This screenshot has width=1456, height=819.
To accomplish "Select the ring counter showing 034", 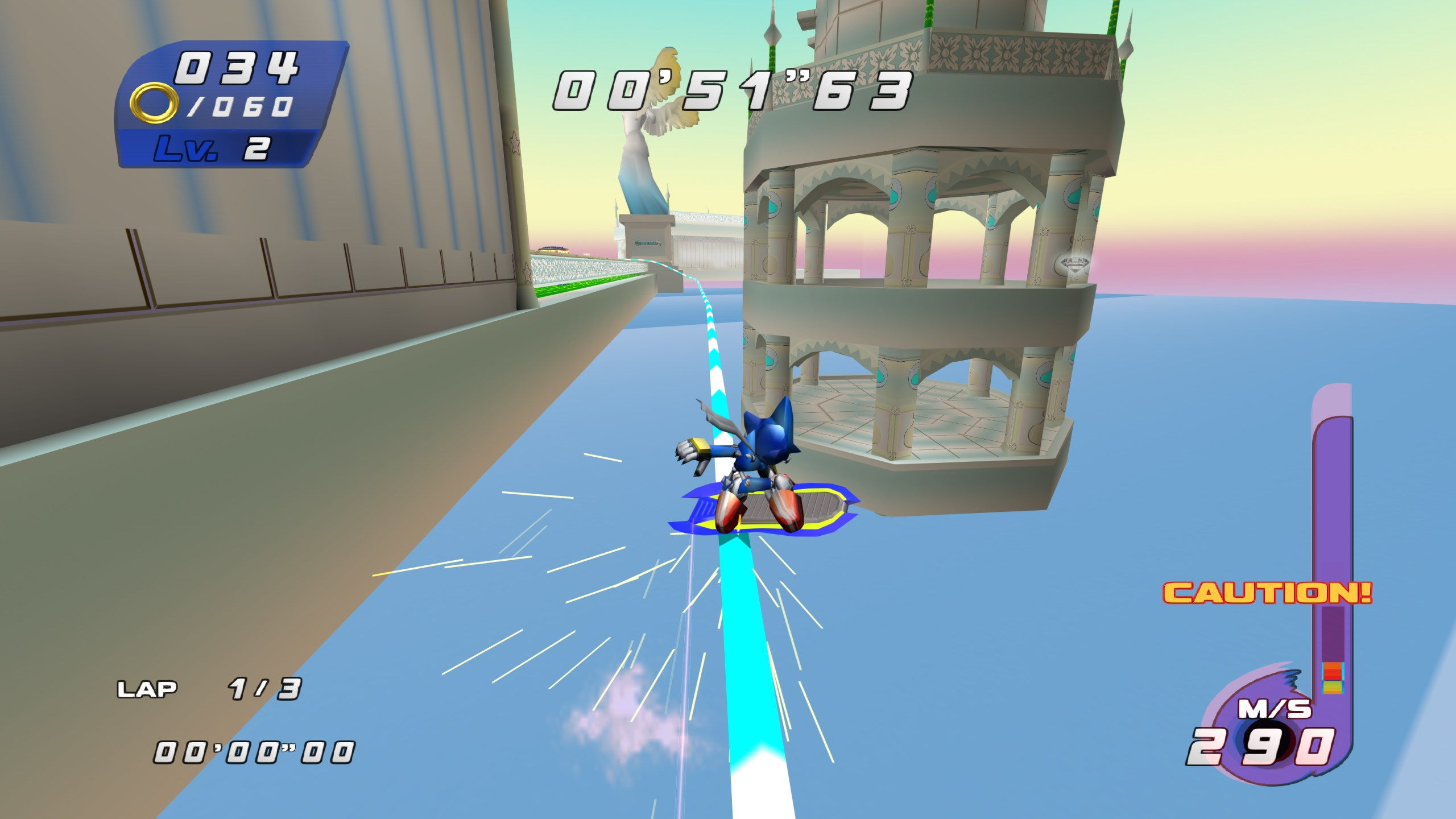I will coord(239,65).
